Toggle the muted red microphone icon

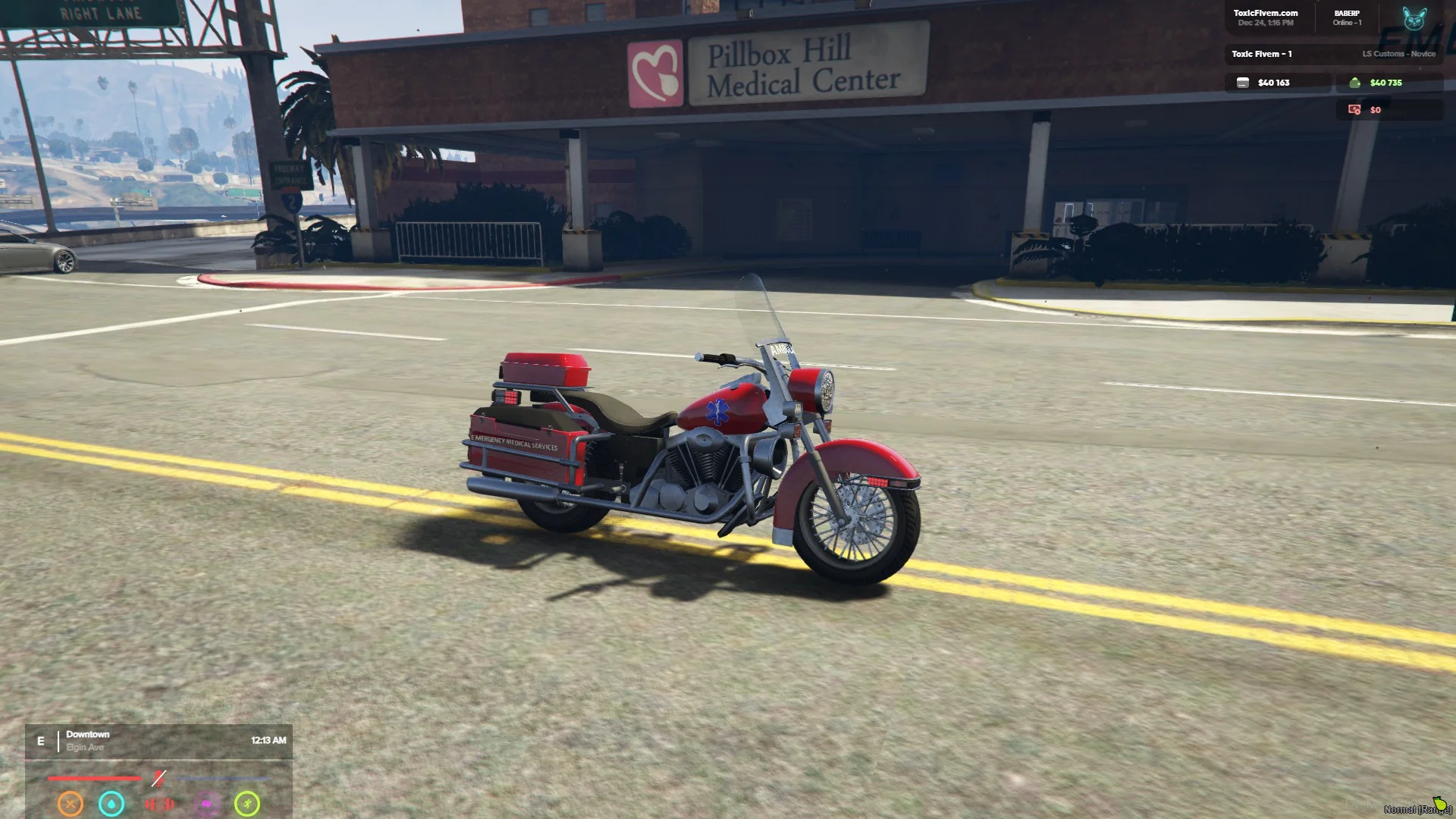(158, 778)
